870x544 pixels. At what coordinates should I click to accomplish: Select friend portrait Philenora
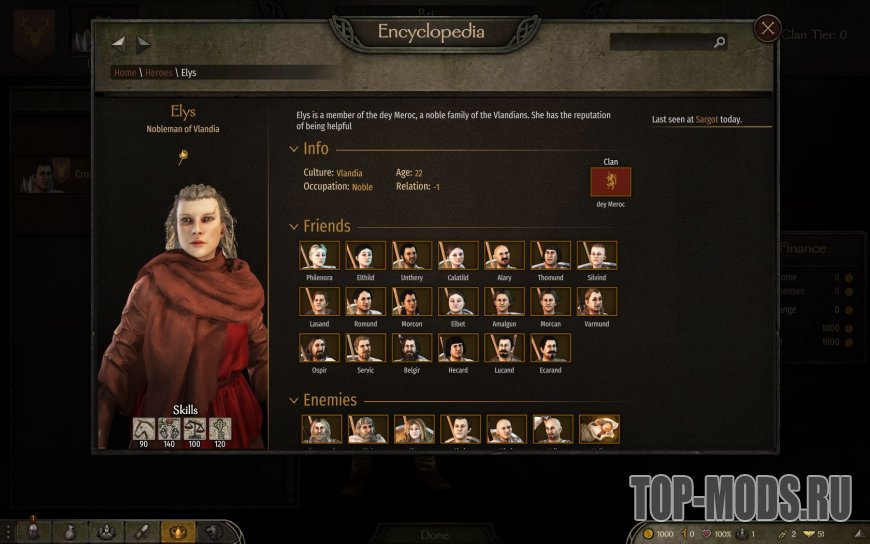coord(319,255)
